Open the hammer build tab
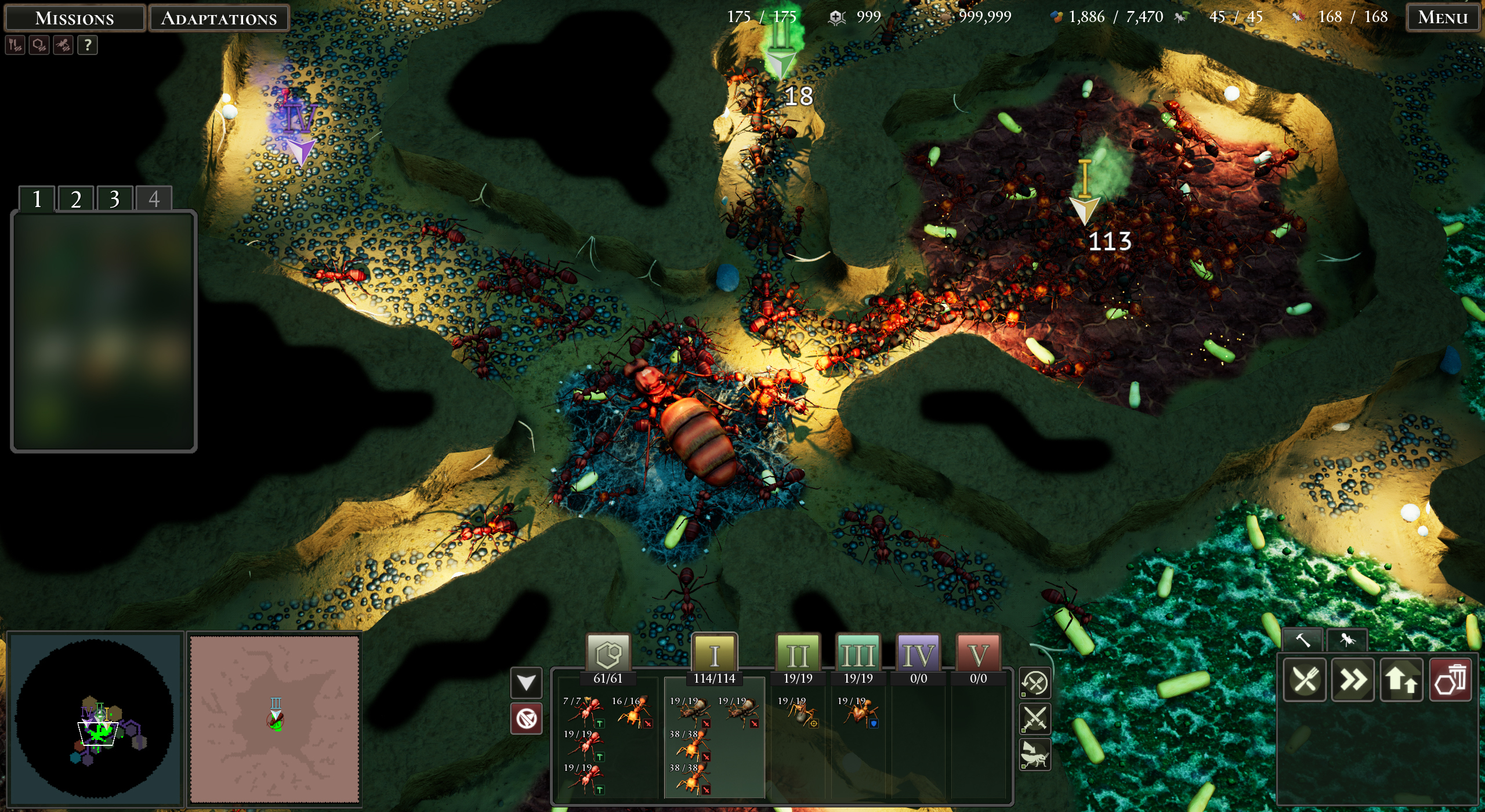 [x=1302, y=640]
